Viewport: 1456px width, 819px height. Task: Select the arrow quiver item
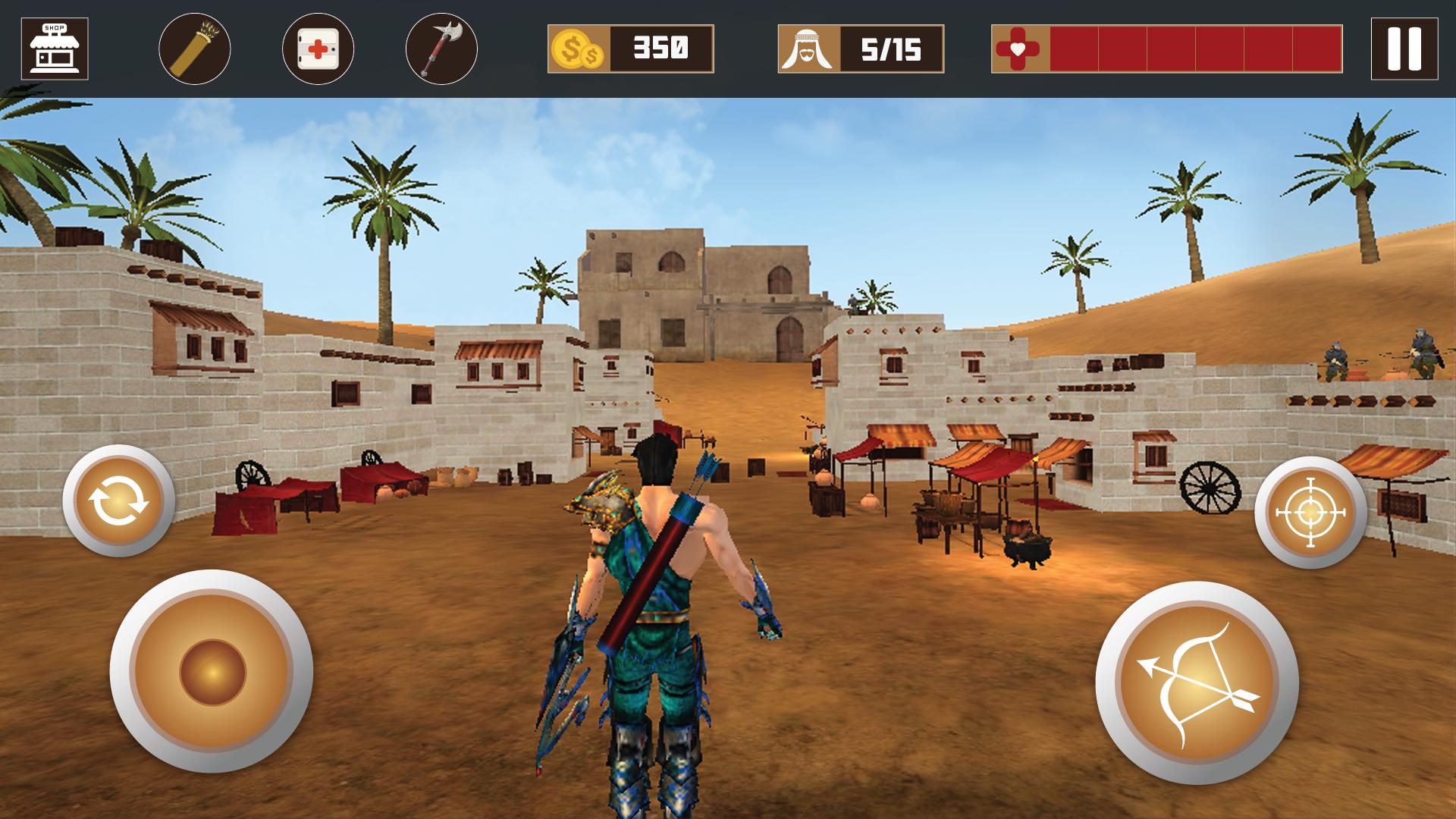195,49
